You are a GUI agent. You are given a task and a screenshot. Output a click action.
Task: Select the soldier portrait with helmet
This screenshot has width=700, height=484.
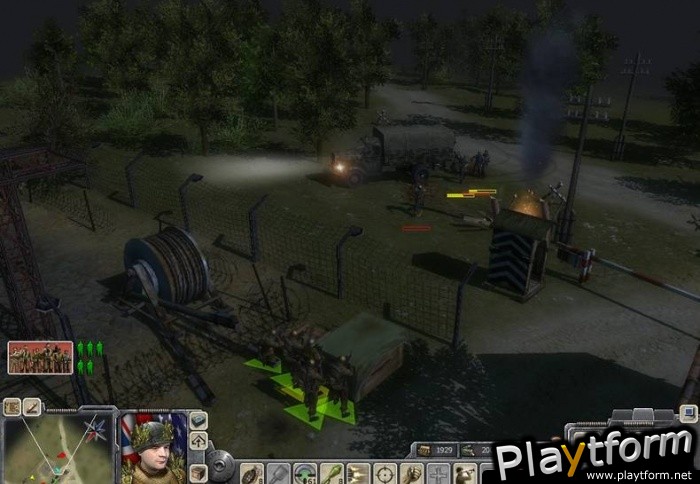click(x=152, y=448)
